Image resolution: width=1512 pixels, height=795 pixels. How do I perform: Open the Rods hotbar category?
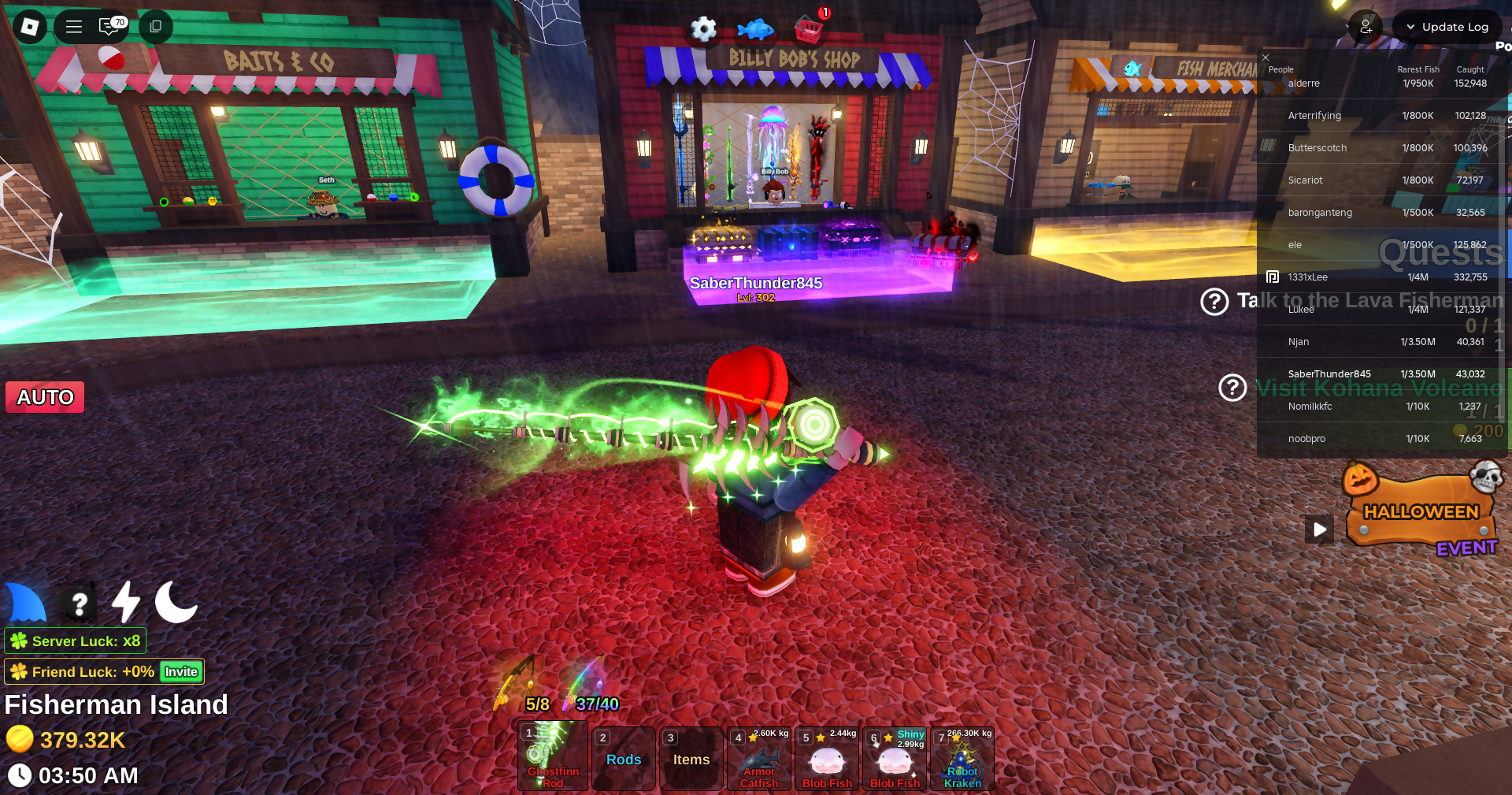[x=624, y=759]
